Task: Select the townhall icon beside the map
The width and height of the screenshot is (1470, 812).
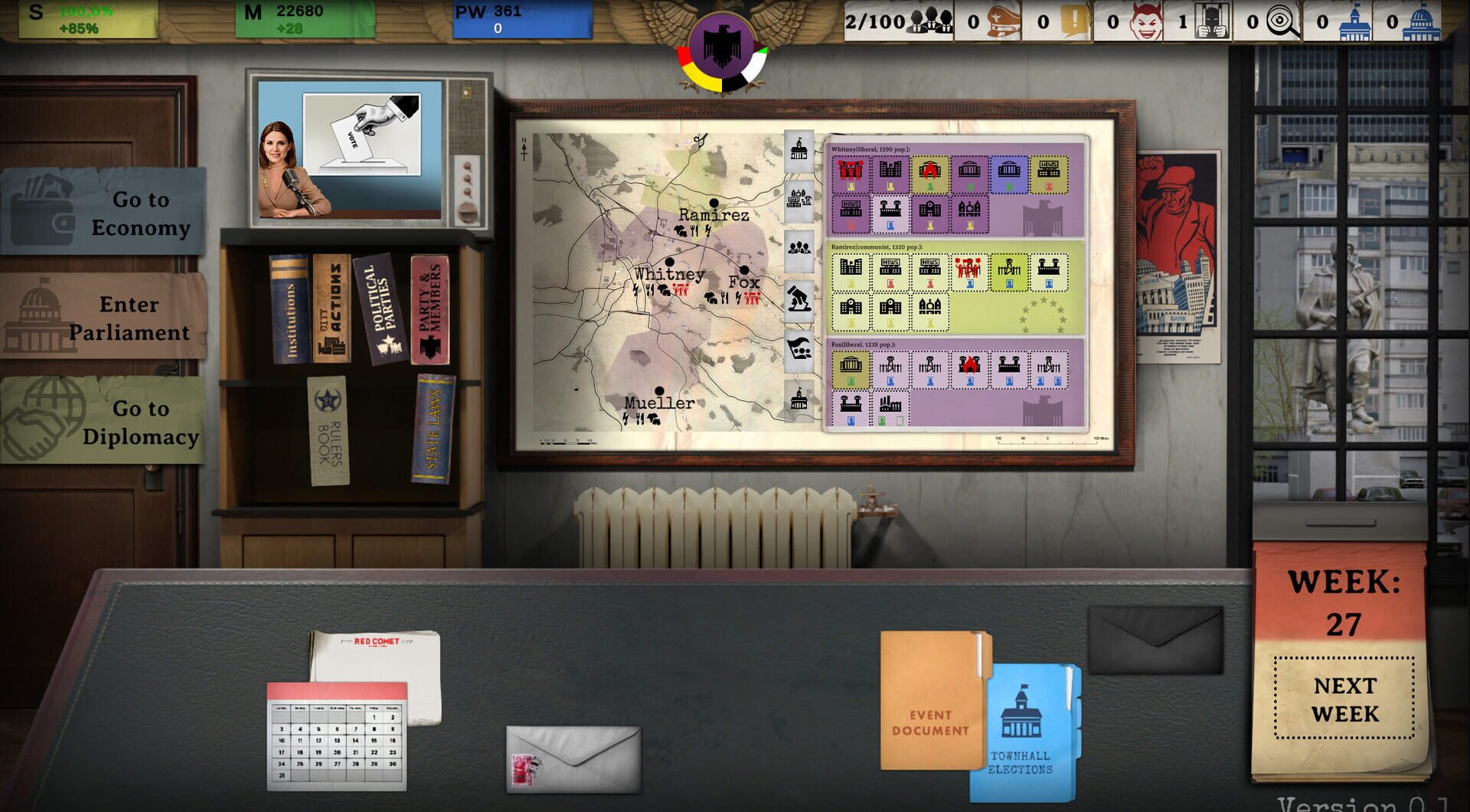Action: tap(801, 150)
